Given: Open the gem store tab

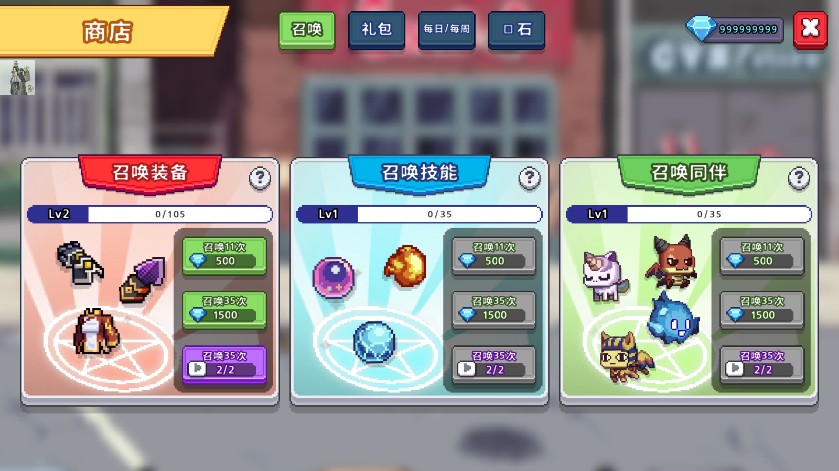Looking at the screenshot, I should 516,30.
